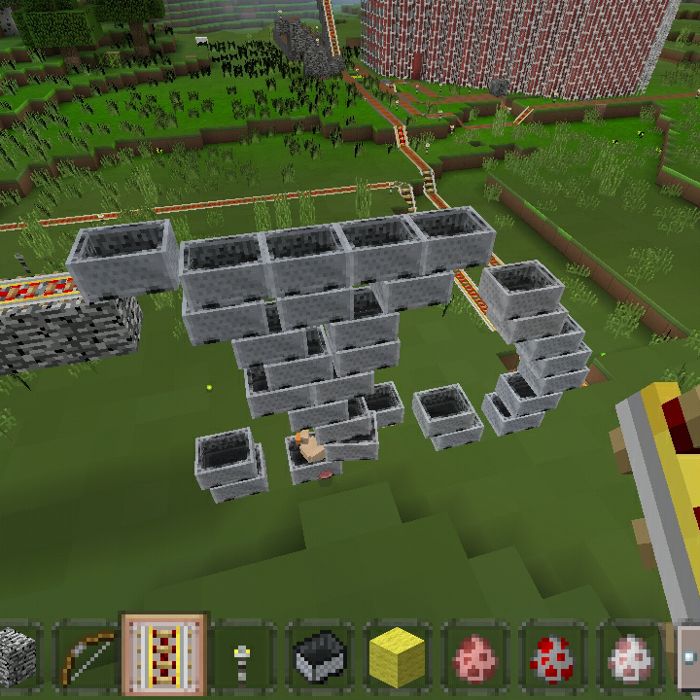Equip the bow from the hotbar

pyautogui.click(x=86, y=655)
